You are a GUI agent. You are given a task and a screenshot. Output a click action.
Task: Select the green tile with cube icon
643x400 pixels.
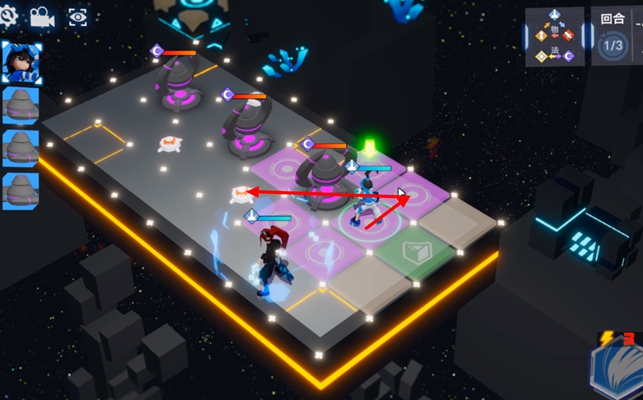tap(413, 249)
